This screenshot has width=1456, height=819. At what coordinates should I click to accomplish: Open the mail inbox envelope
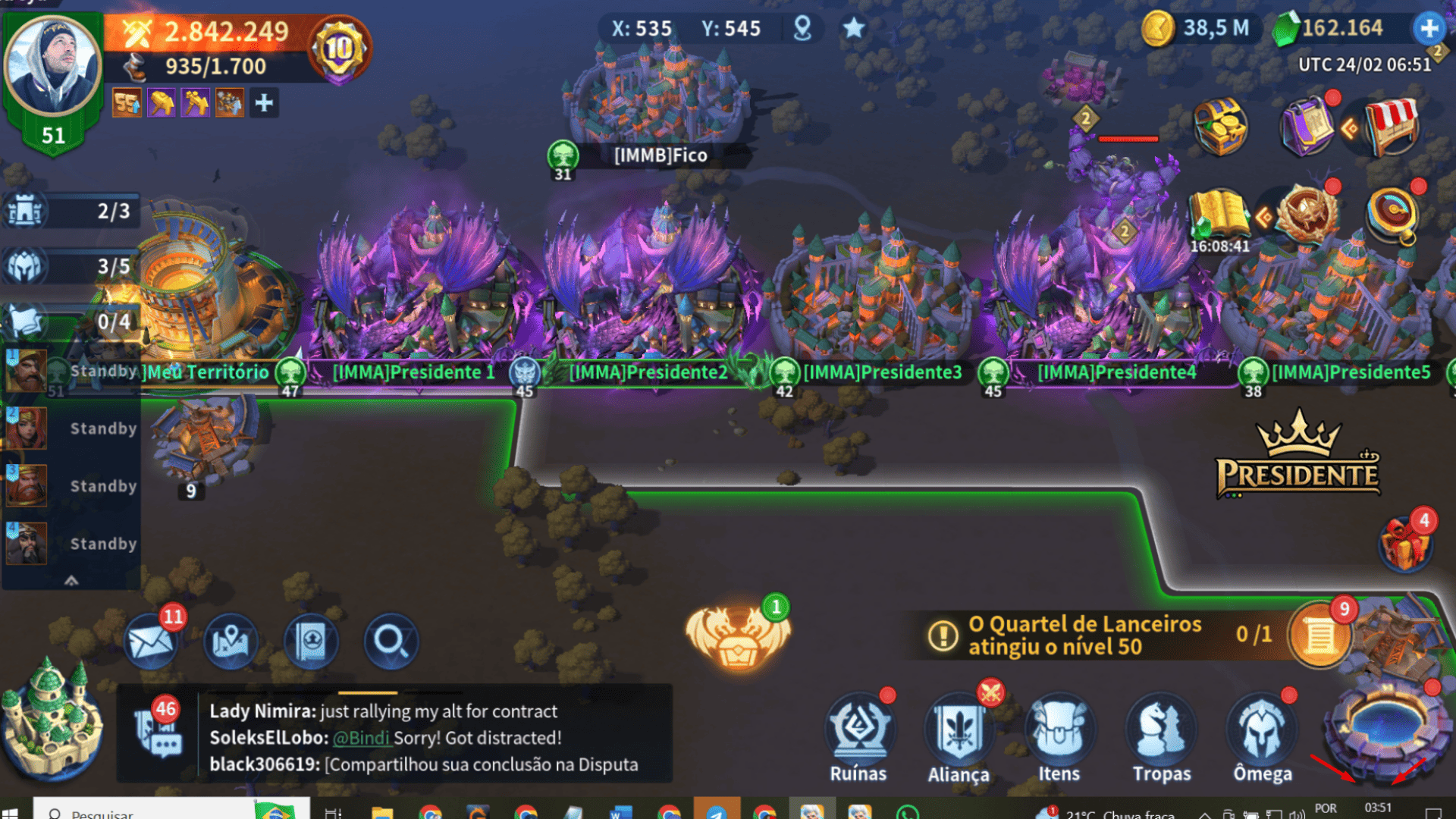click(152, 642)
